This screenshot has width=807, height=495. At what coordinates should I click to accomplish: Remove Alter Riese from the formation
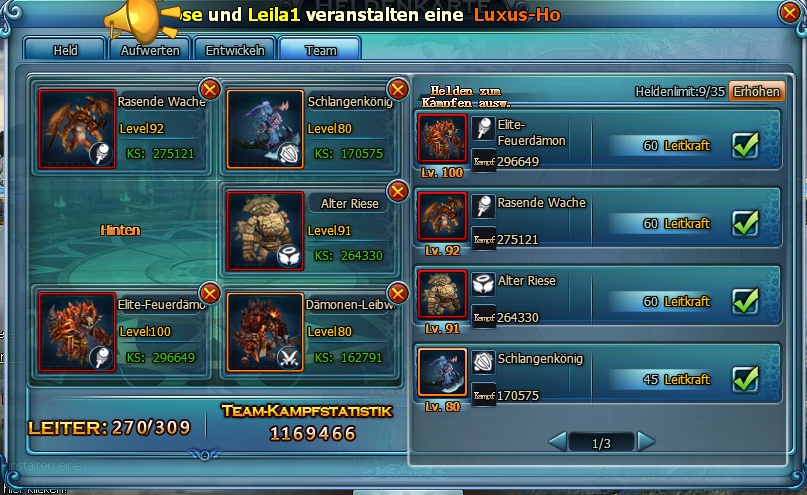[397, 192]
